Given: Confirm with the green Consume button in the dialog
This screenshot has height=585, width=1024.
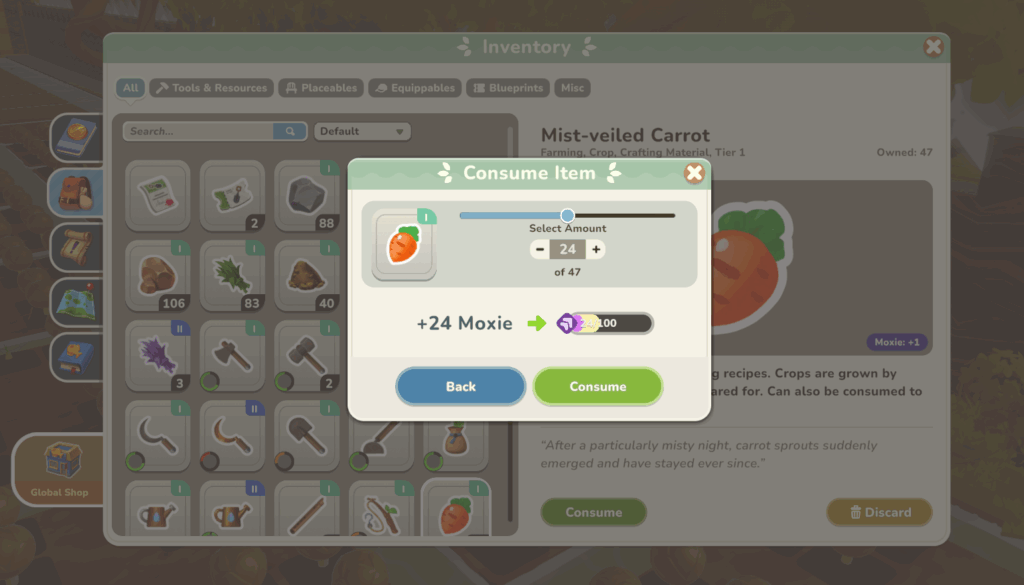Looking at the screenshot, I should (598, 387).
